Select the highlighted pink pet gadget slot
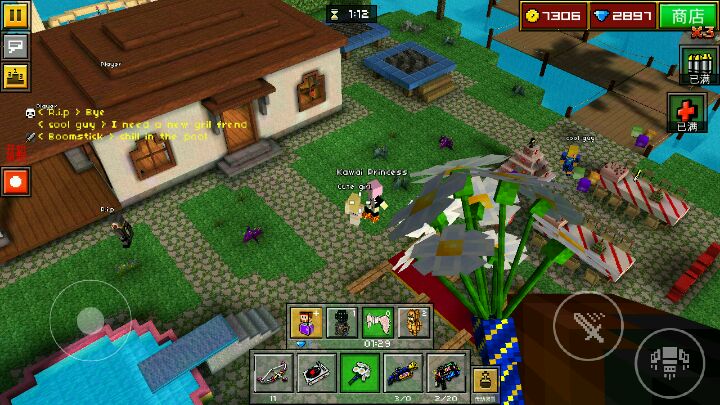The height and width of the screenshot is (405, 720). coord(377,323)
